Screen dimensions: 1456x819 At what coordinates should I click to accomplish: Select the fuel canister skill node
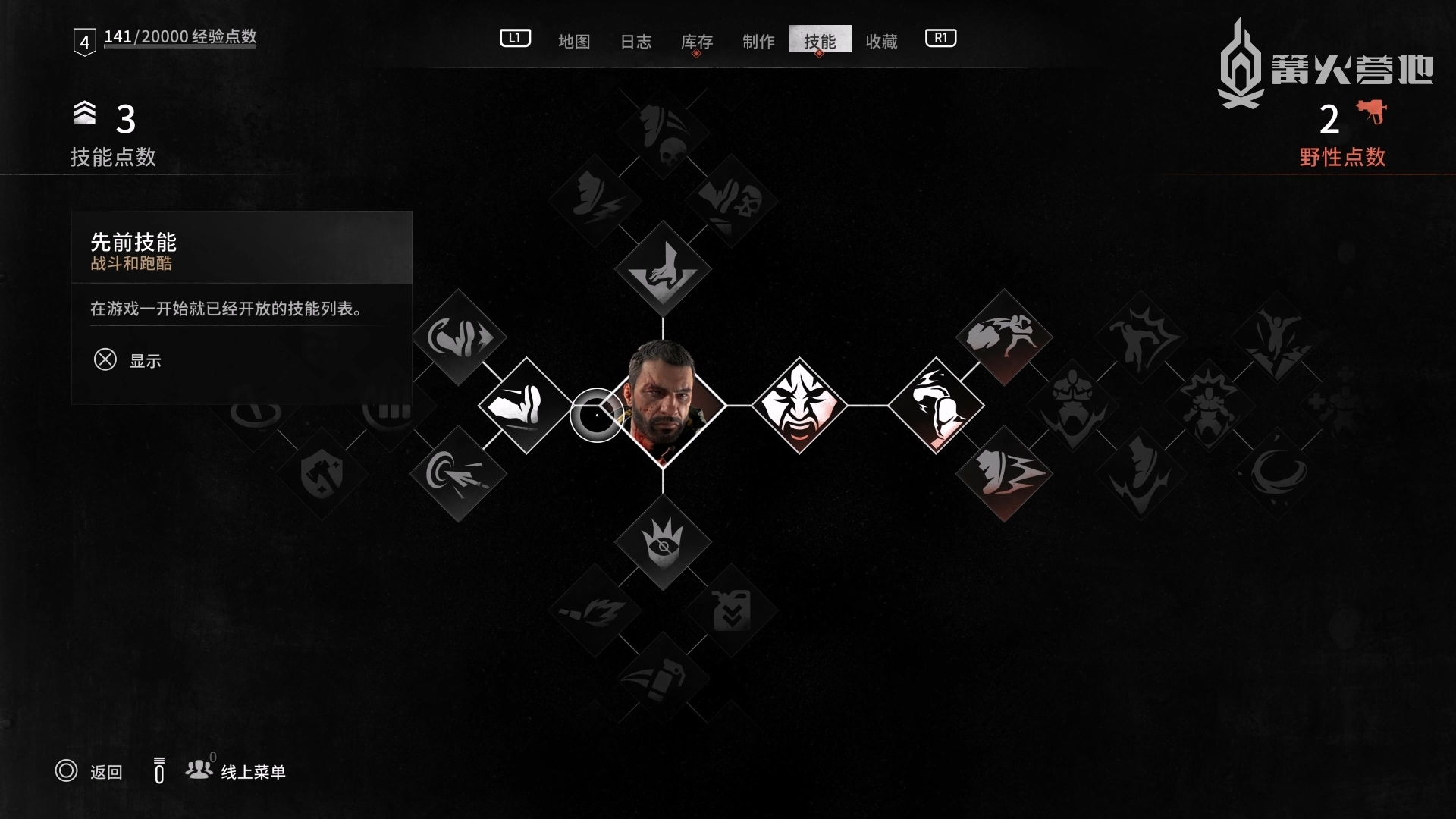[731, 610]
